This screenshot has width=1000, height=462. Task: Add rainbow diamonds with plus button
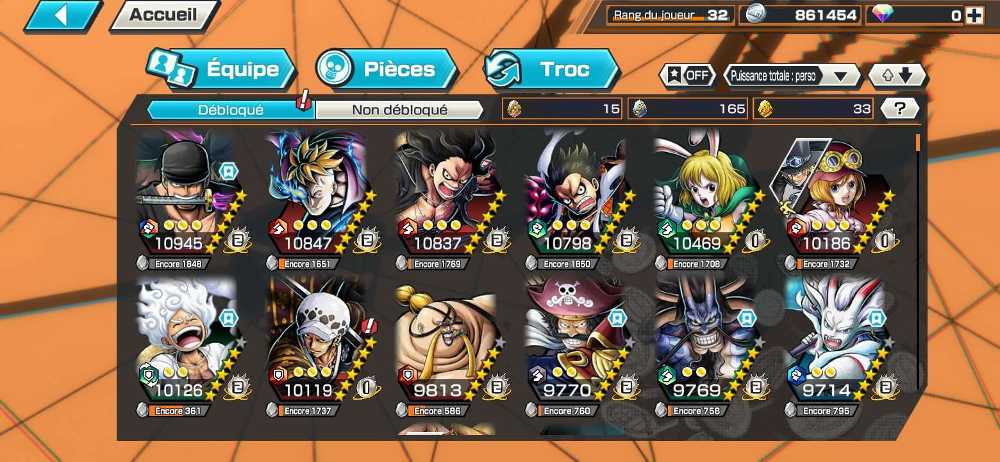click(973, 15)
